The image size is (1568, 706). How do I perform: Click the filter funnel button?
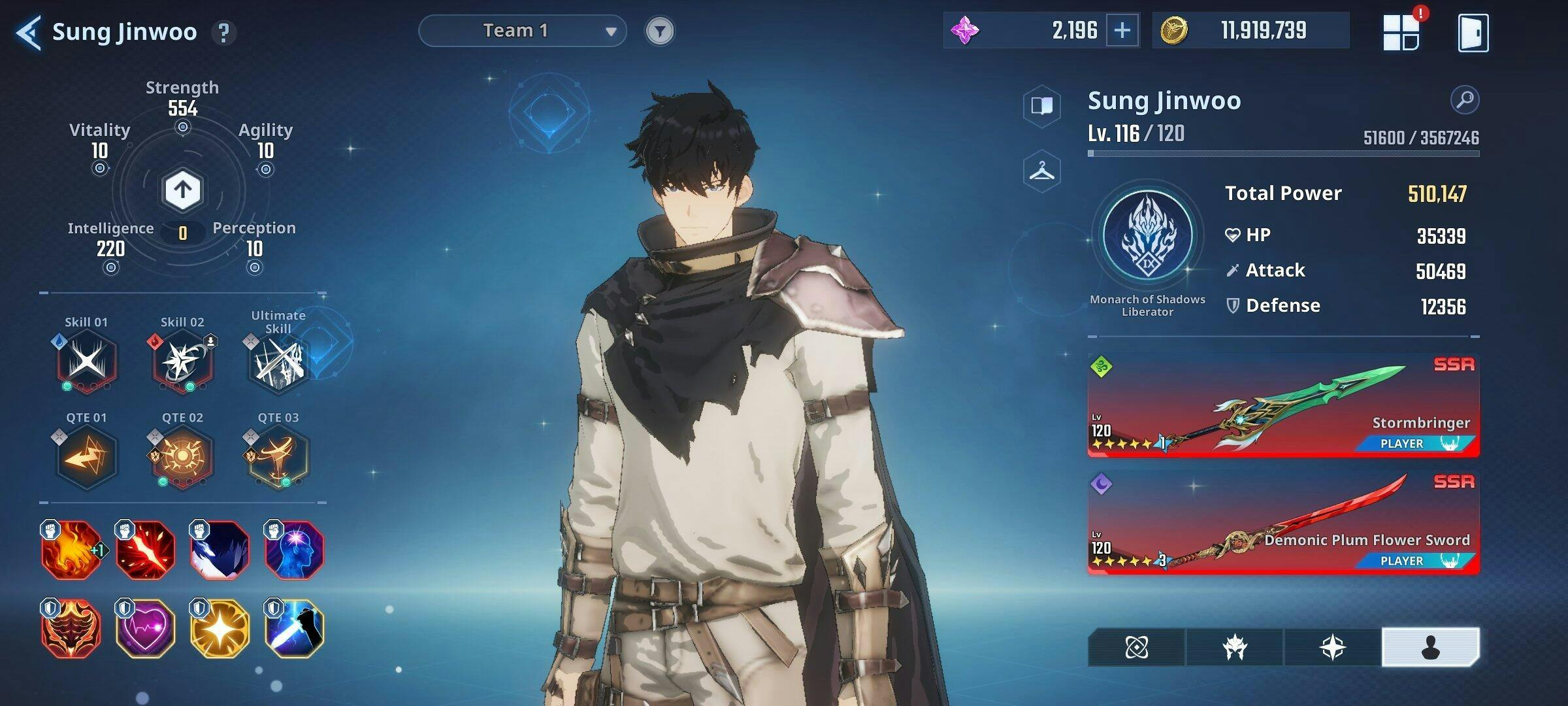pos(659,31)
